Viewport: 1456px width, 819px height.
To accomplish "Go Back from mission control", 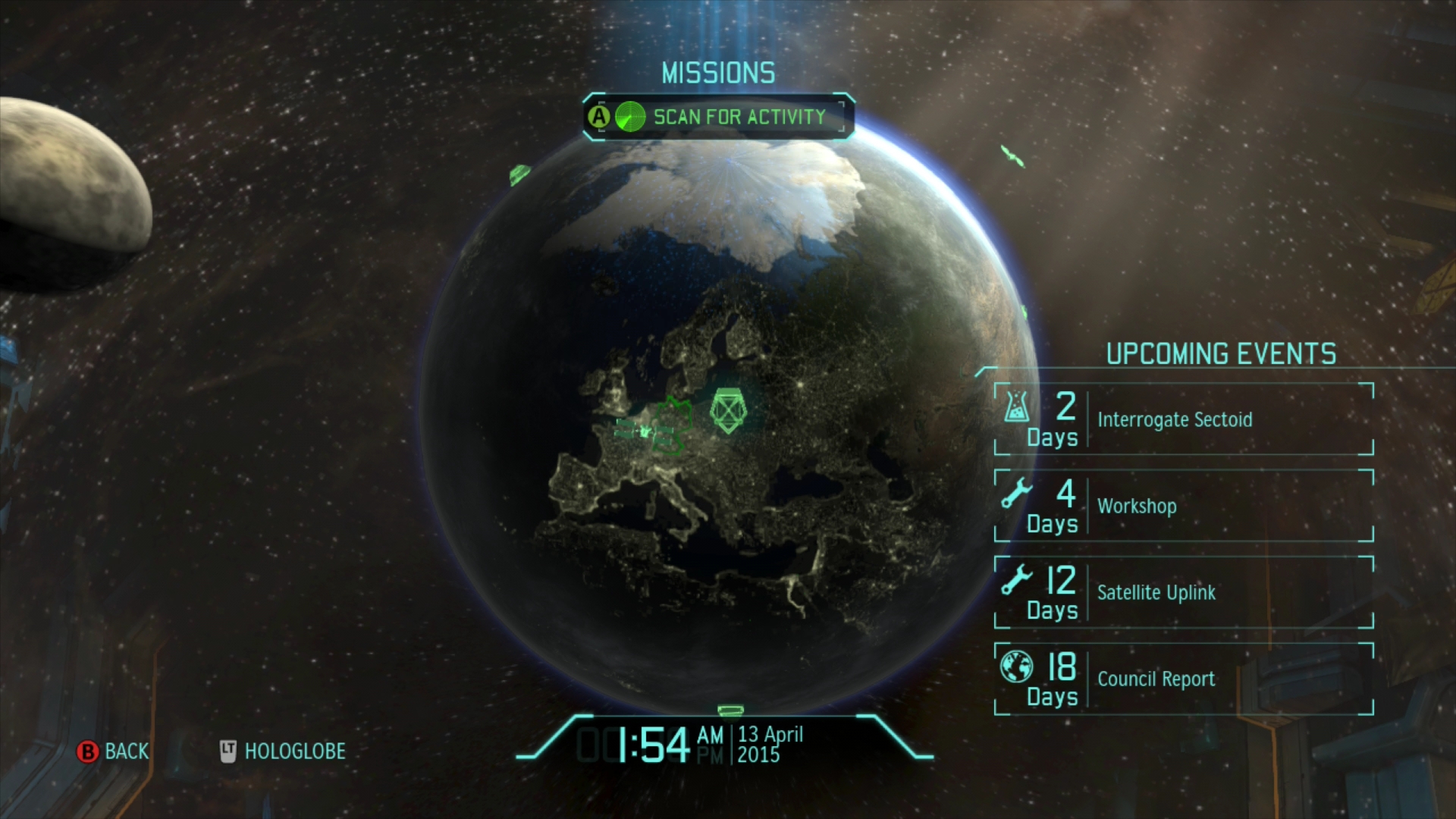I will [114, 752].
